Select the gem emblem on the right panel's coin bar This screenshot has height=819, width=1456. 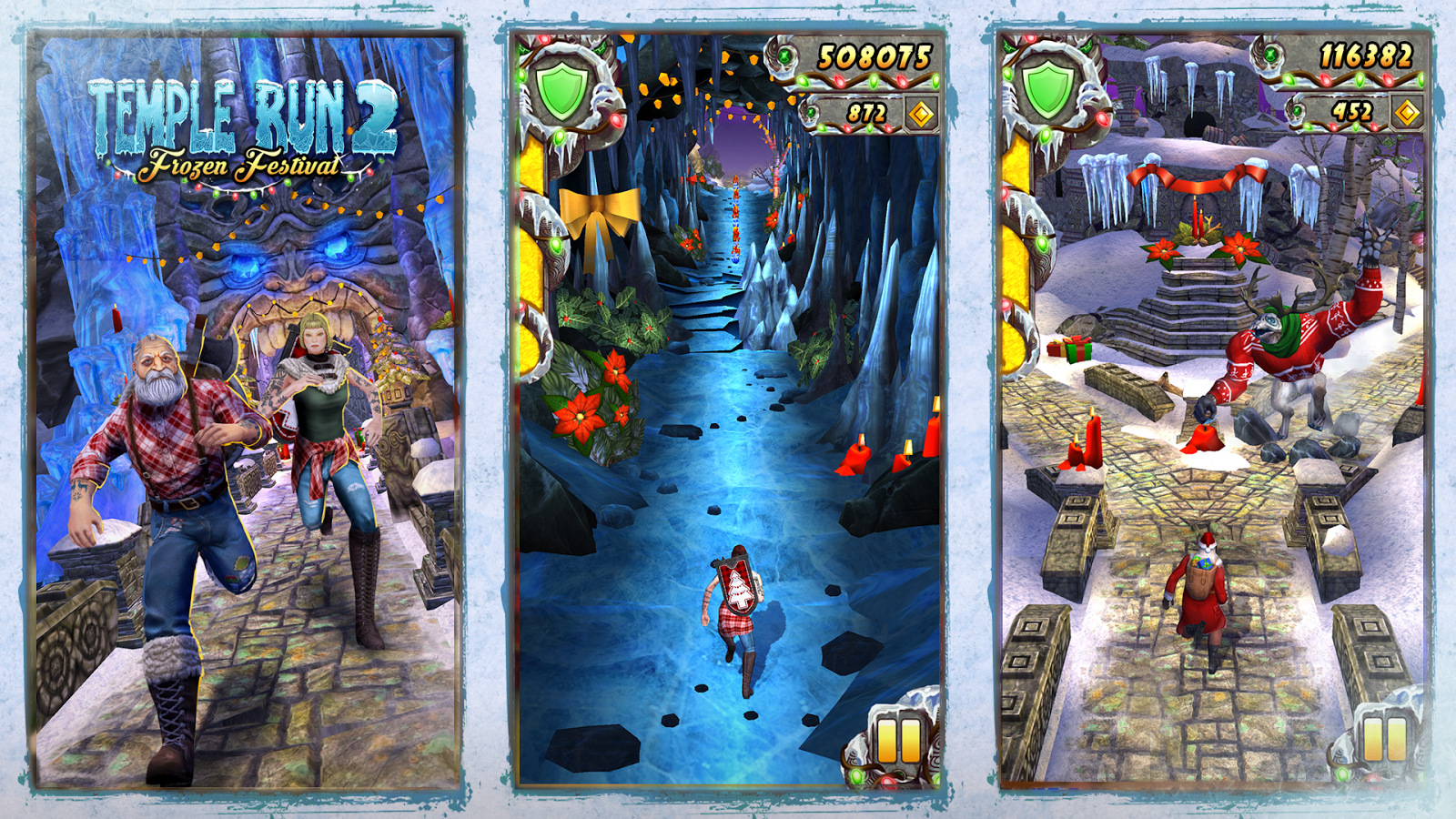(1299, 113)
